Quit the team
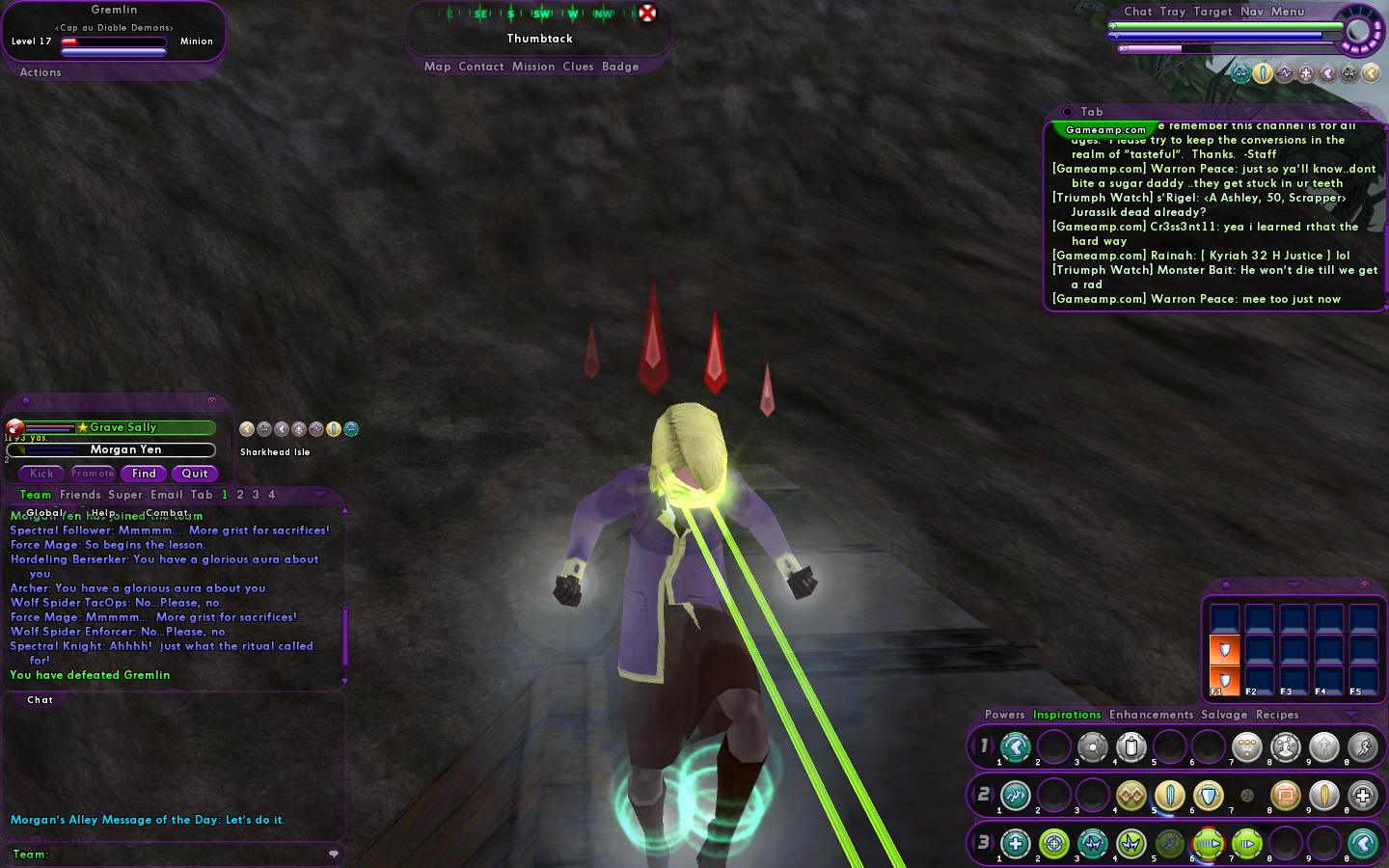Viewport: 1389px width, 868px height. click(195, 474)
